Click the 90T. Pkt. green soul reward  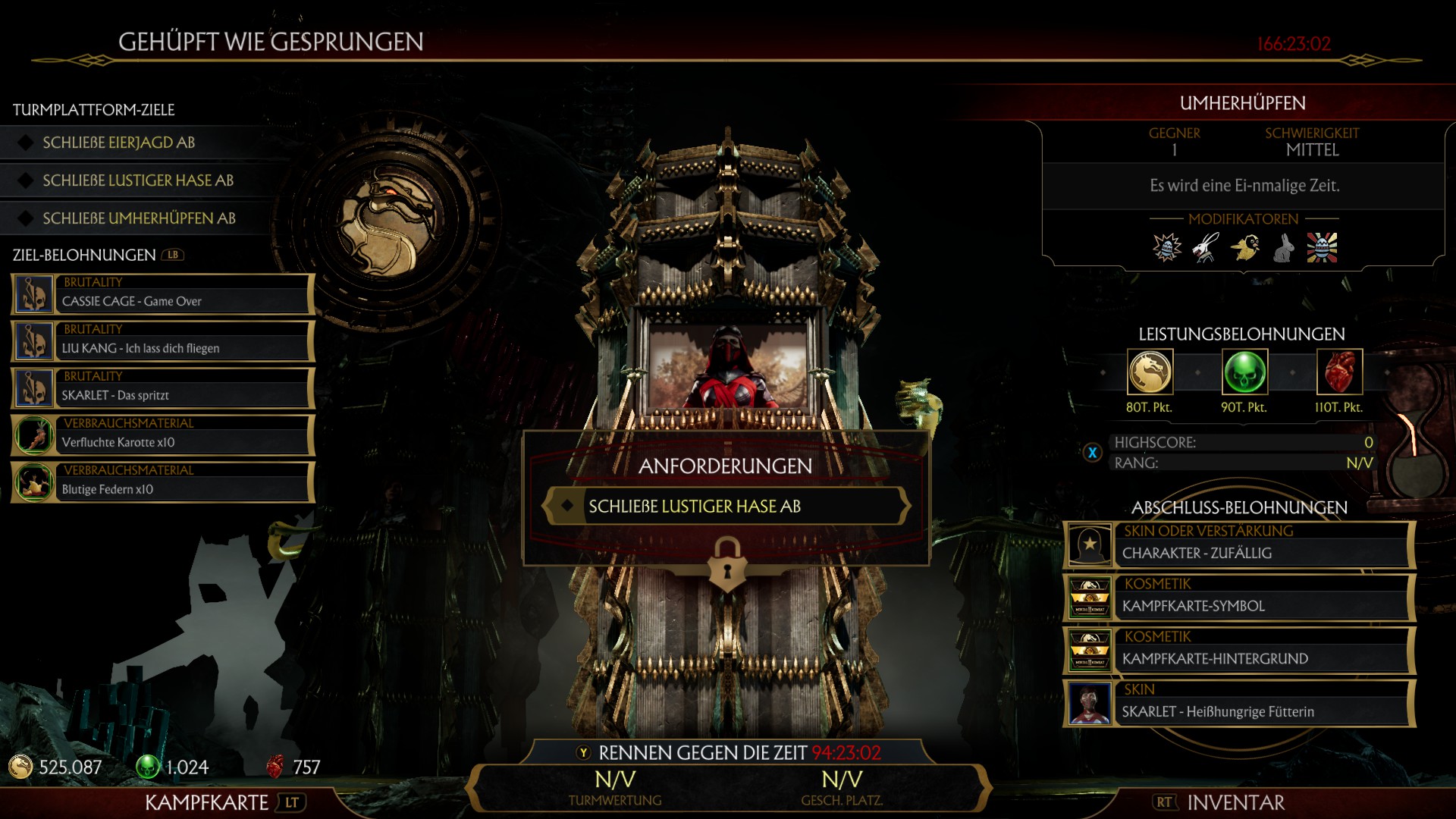(x=1244, y=372)
